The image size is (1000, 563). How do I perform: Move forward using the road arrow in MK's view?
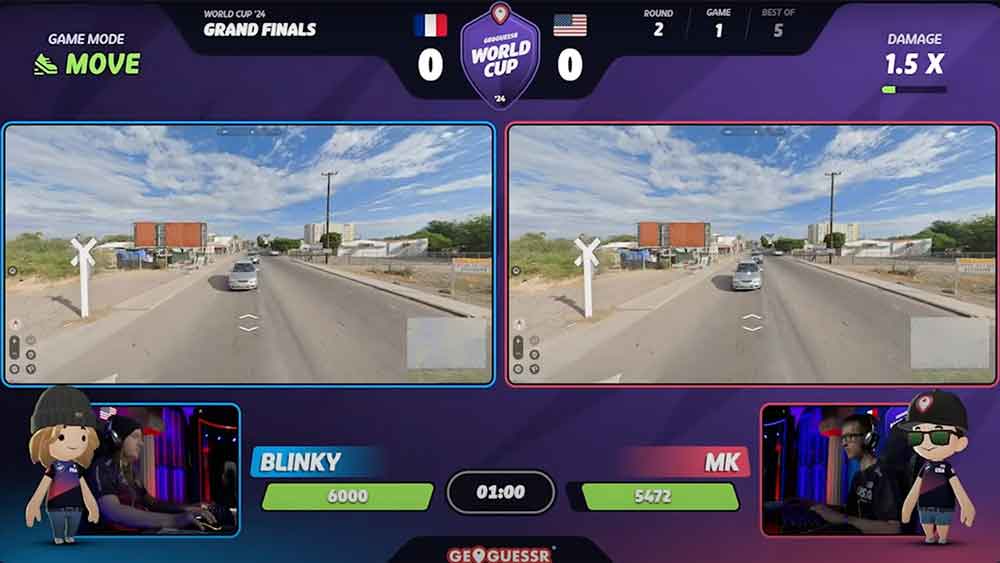tap(752, 318)
